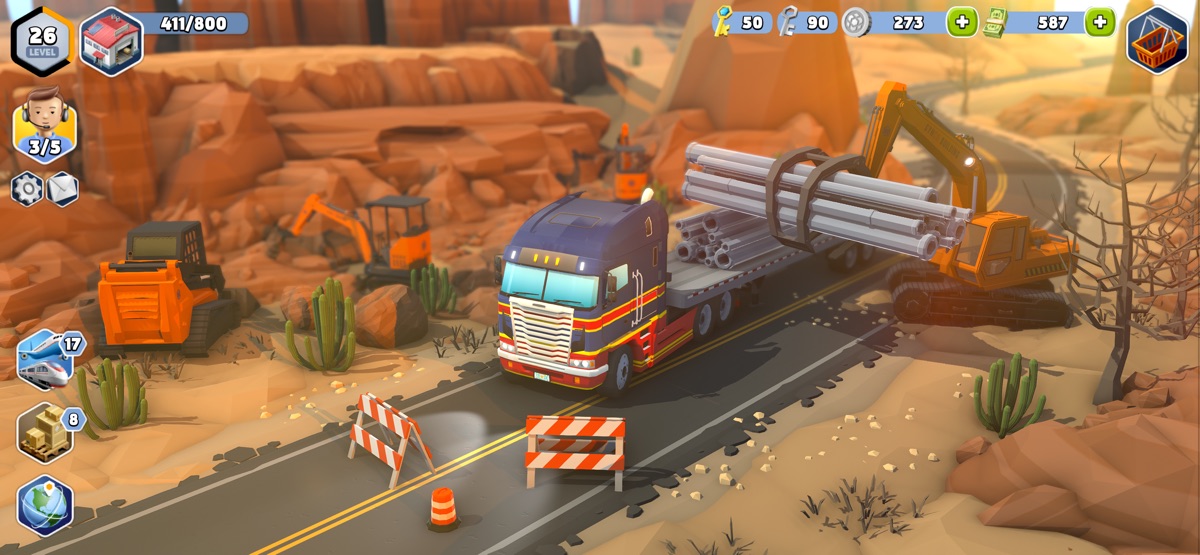Open the envelope mailbox
The width and height of the screenshot is (1200, 555).
[62, 188]
